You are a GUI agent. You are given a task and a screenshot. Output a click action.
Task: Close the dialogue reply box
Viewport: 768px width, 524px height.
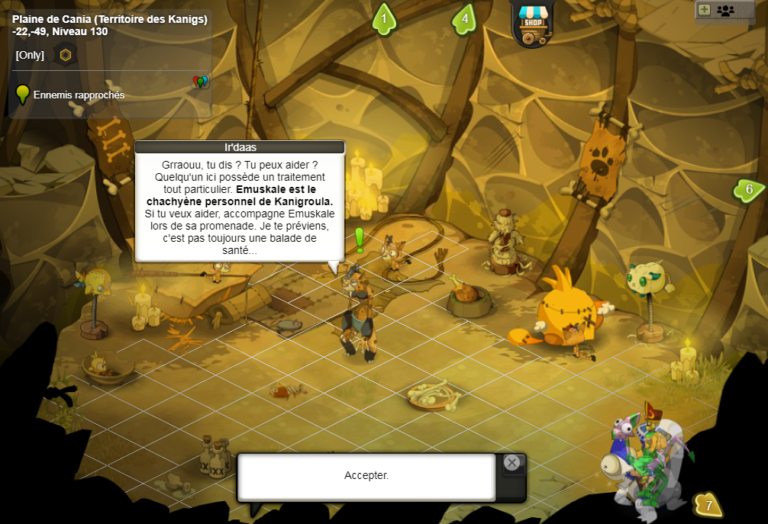tap(512, 463)
